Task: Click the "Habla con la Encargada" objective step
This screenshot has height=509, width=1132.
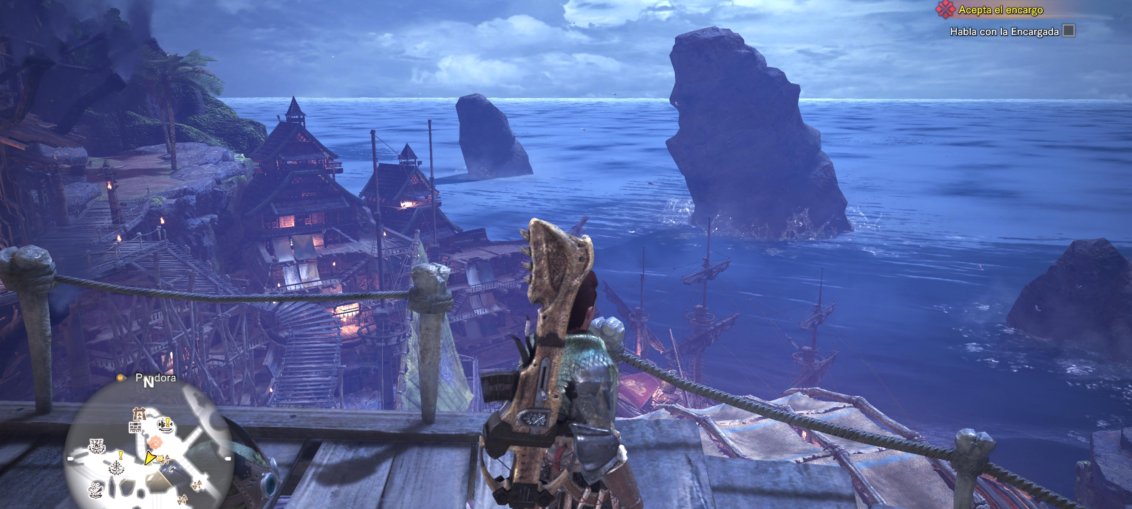Action: (1003, 31)
